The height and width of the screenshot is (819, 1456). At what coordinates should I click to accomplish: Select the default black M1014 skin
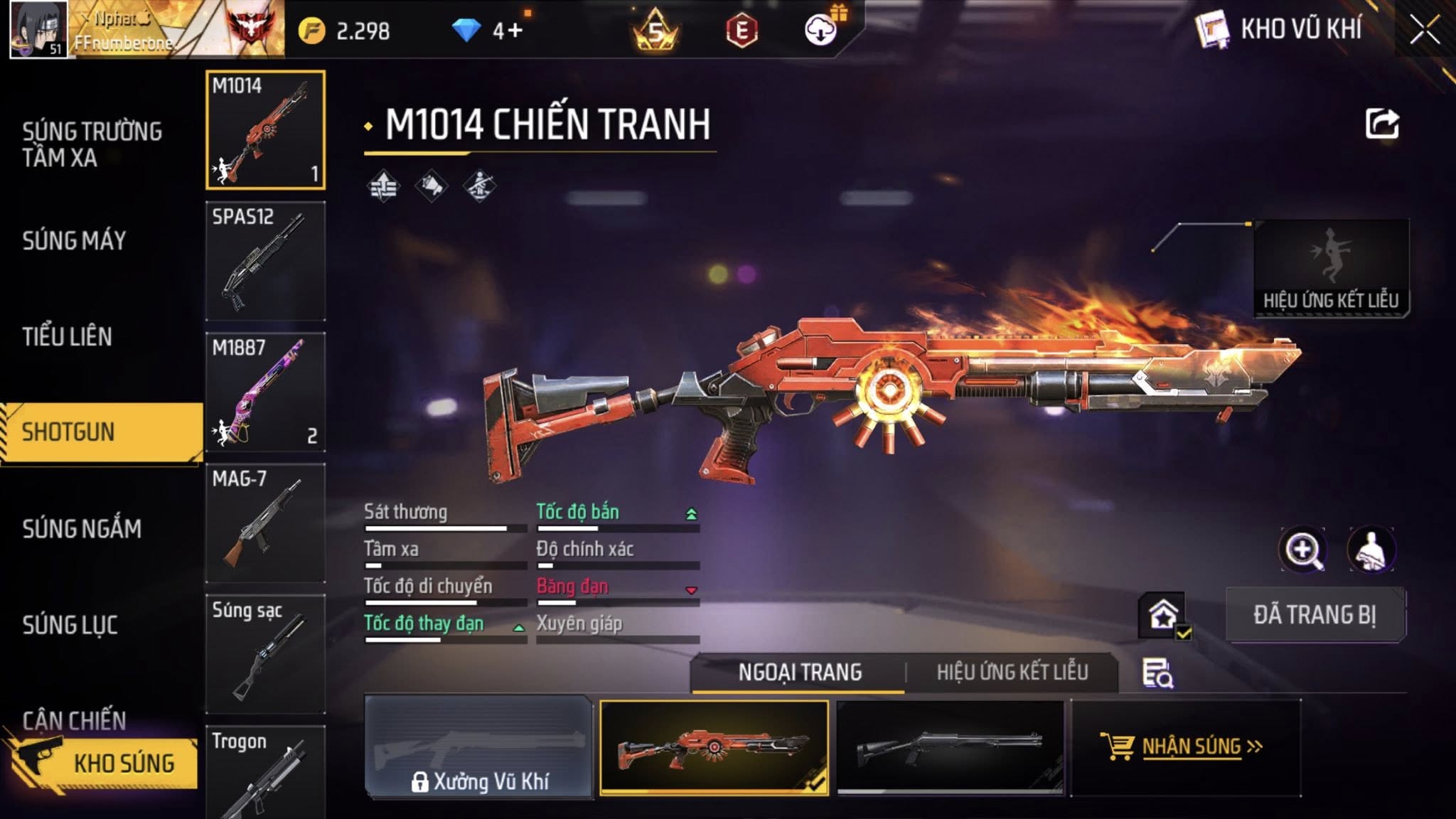tap(950, 747)
